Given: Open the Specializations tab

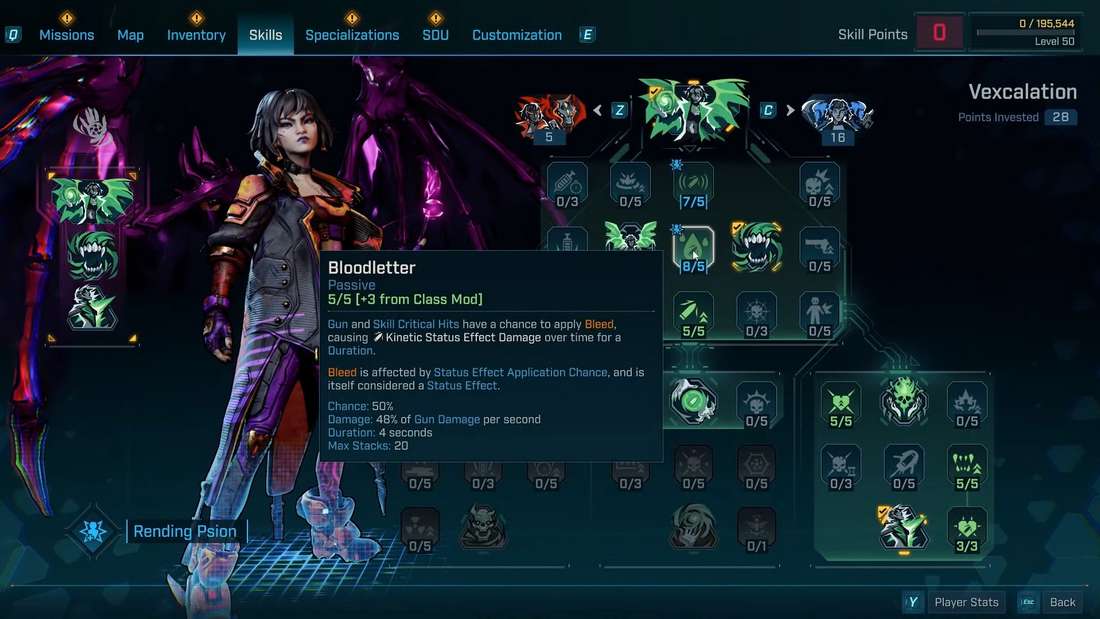Looking at the screenshot, I should (x=352, y=35).
